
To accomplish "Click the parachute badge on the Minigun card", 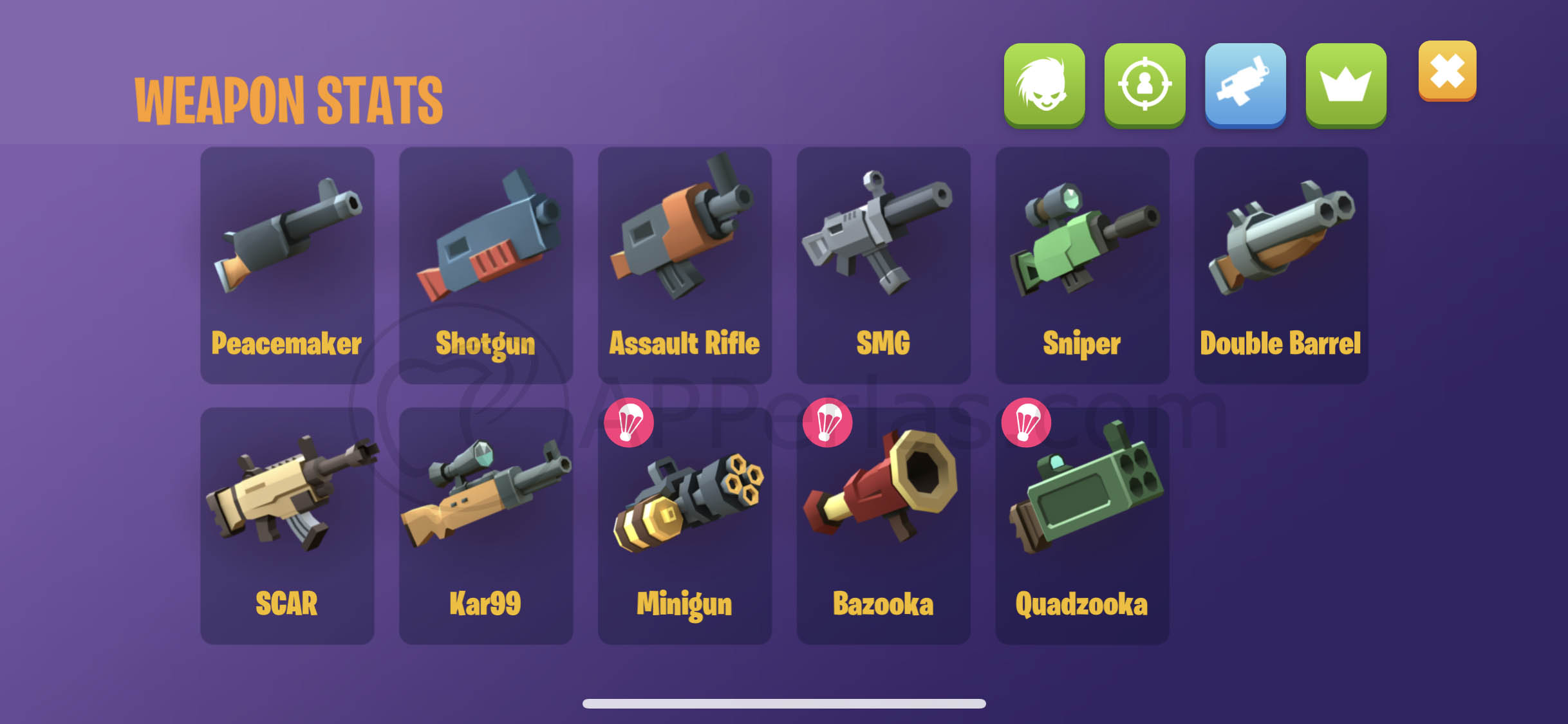I will click(630, 422).
